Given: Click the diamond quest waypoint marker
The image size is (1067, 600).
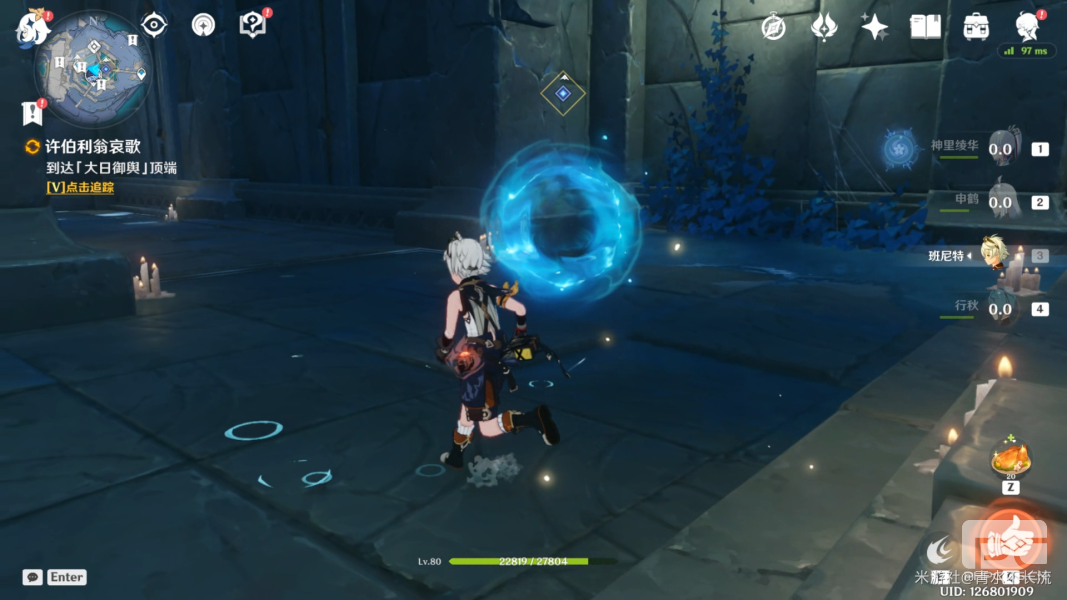Looking at the screenshot, I should 563,93.
